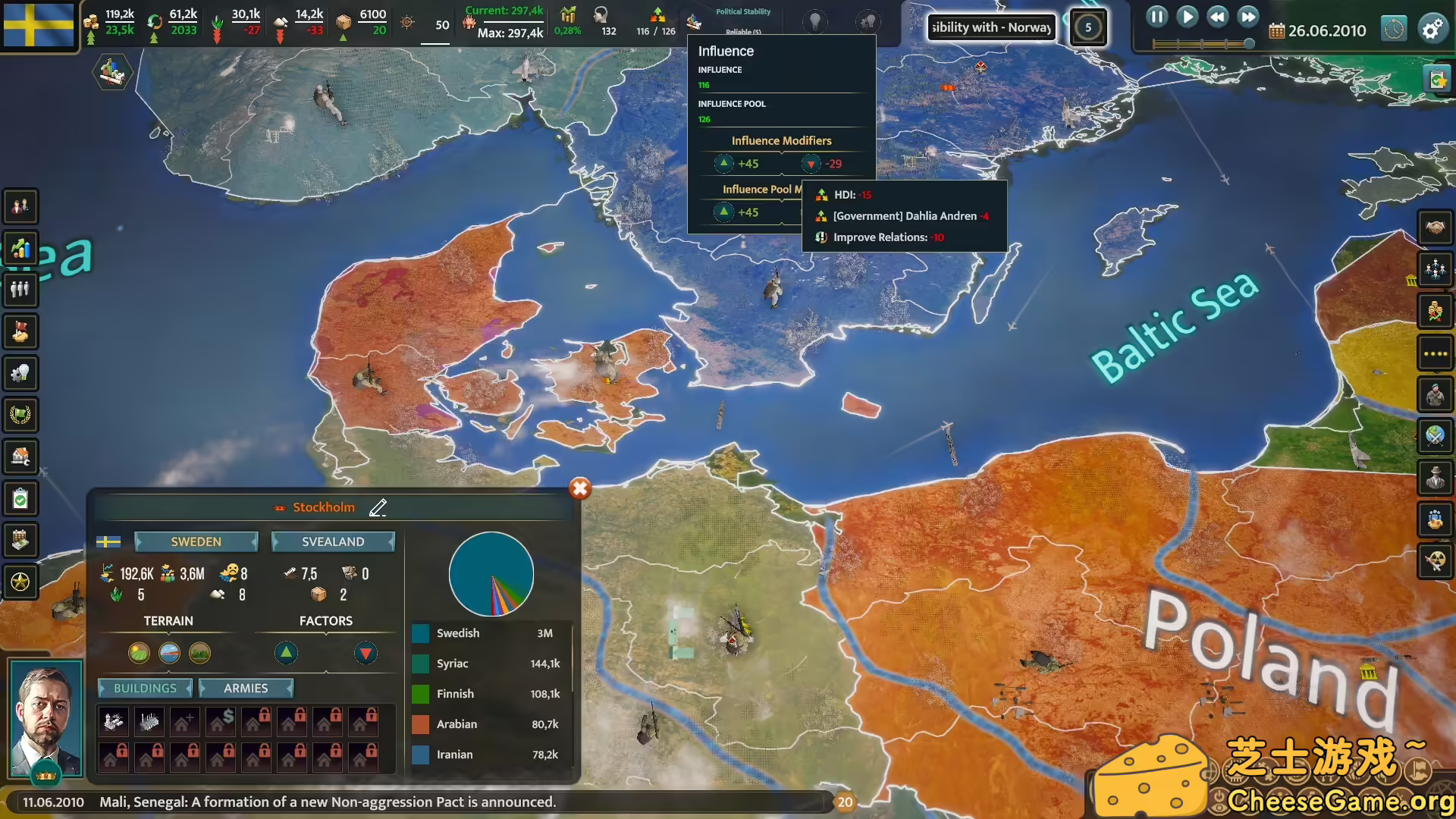
Task: Select the economy statistics chart icon
Action: (x=20, y=248)
